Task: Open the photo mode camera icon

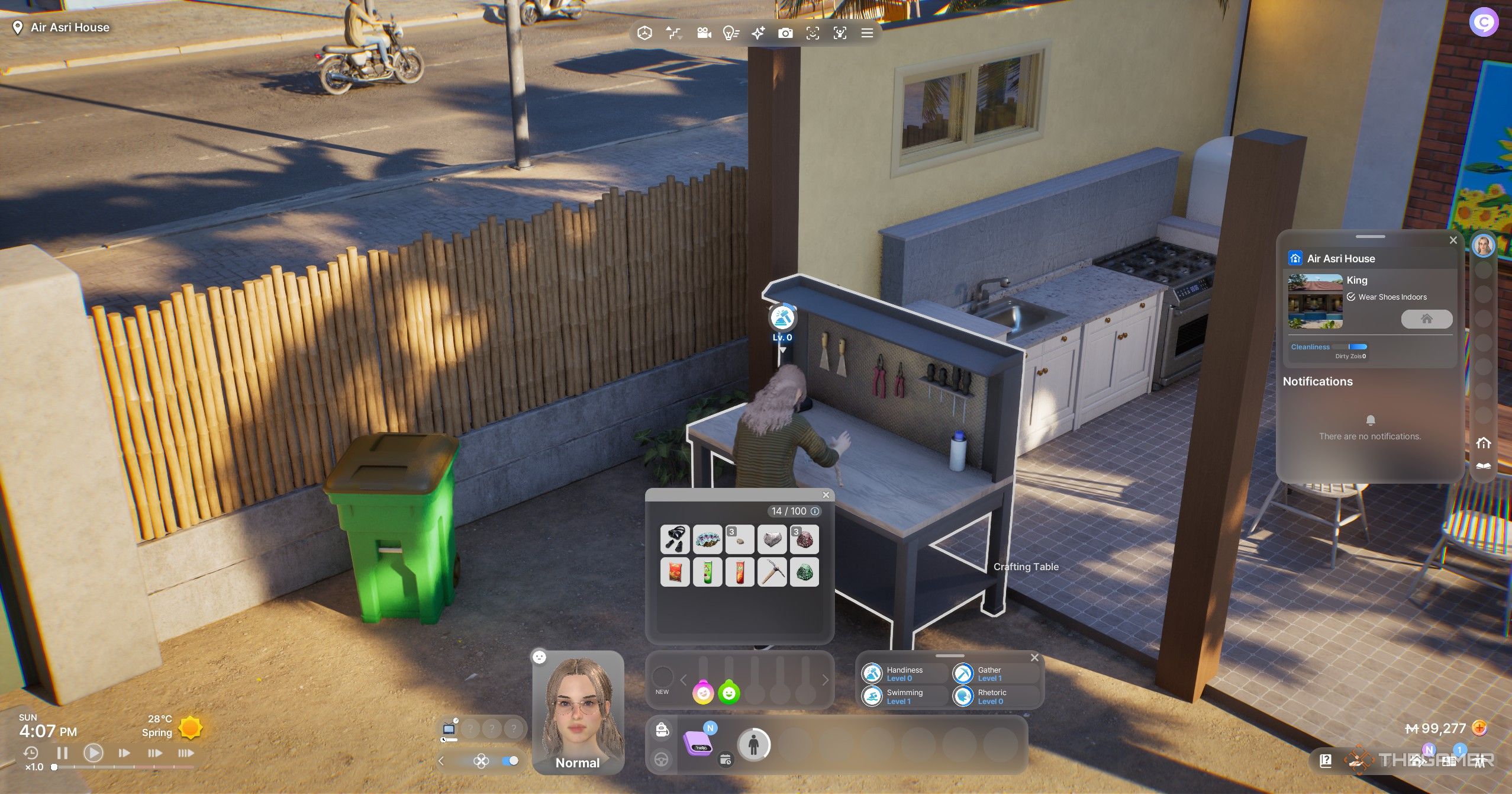Action: [785, 33]
